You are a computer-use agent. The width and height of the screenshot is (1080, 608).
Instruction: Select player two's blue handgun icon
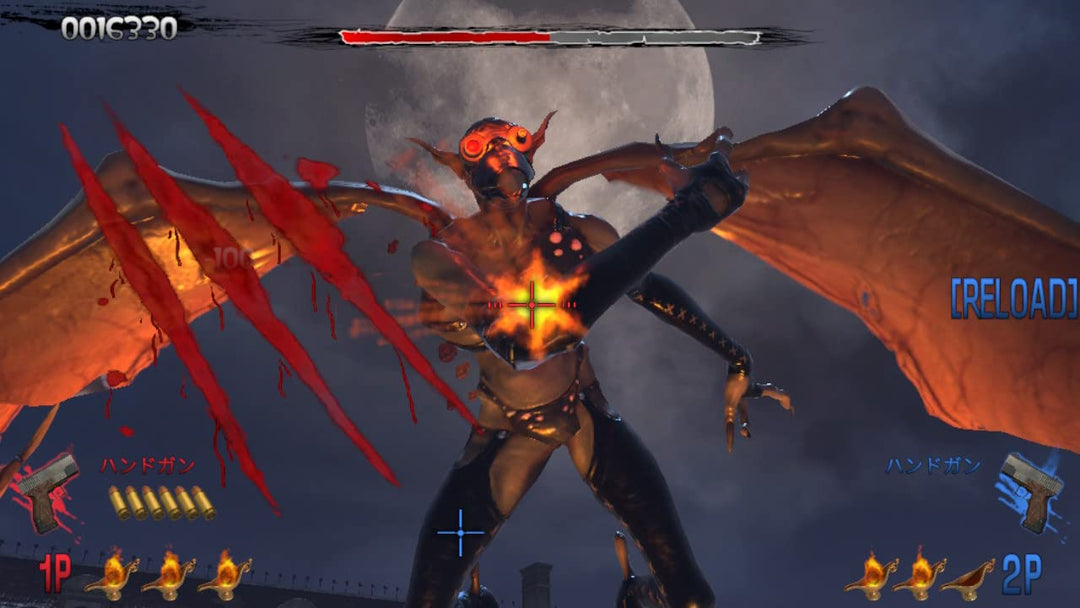tap(1030, 489)
